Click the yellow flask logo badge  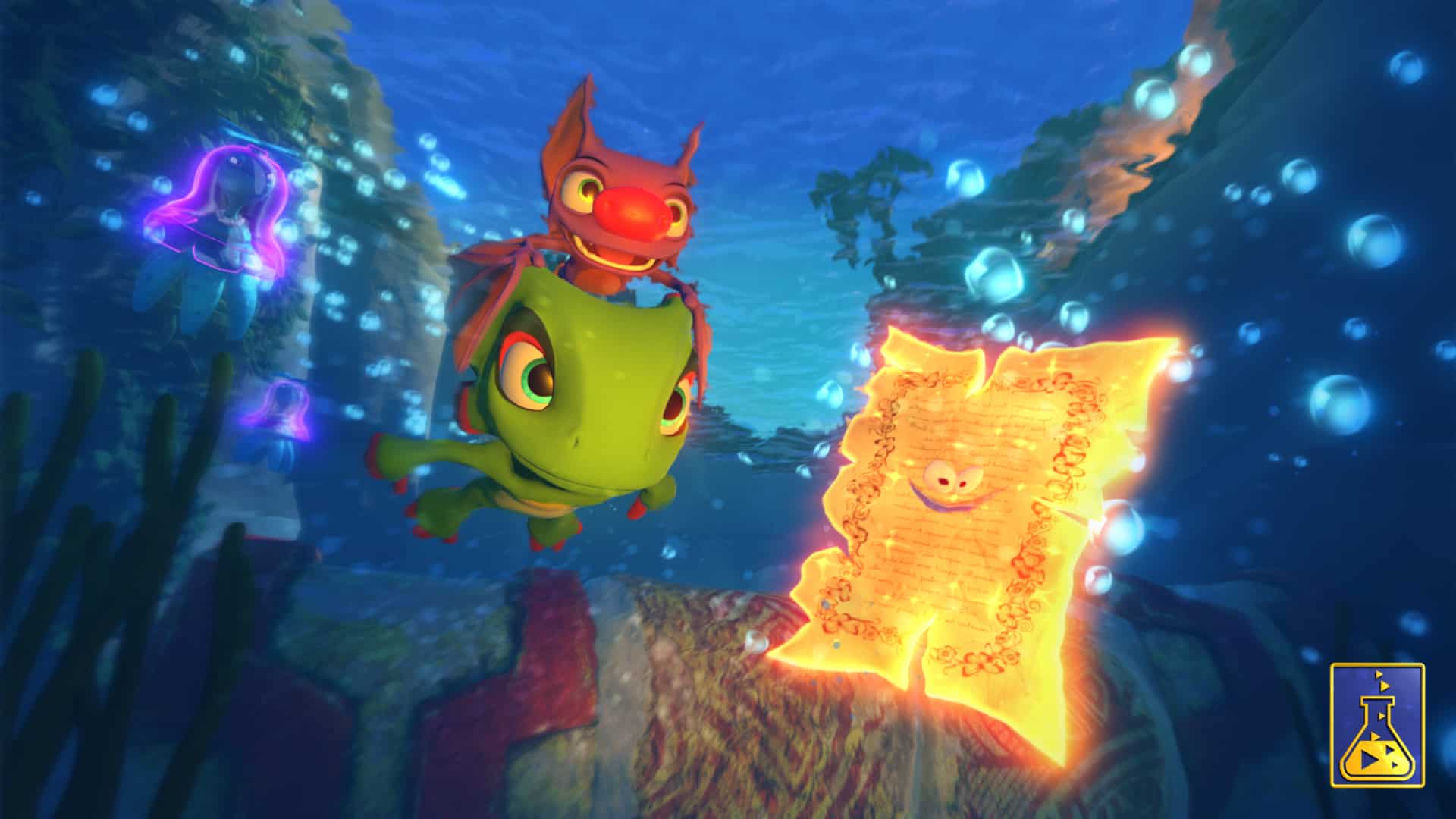[x=1376, y=725]
